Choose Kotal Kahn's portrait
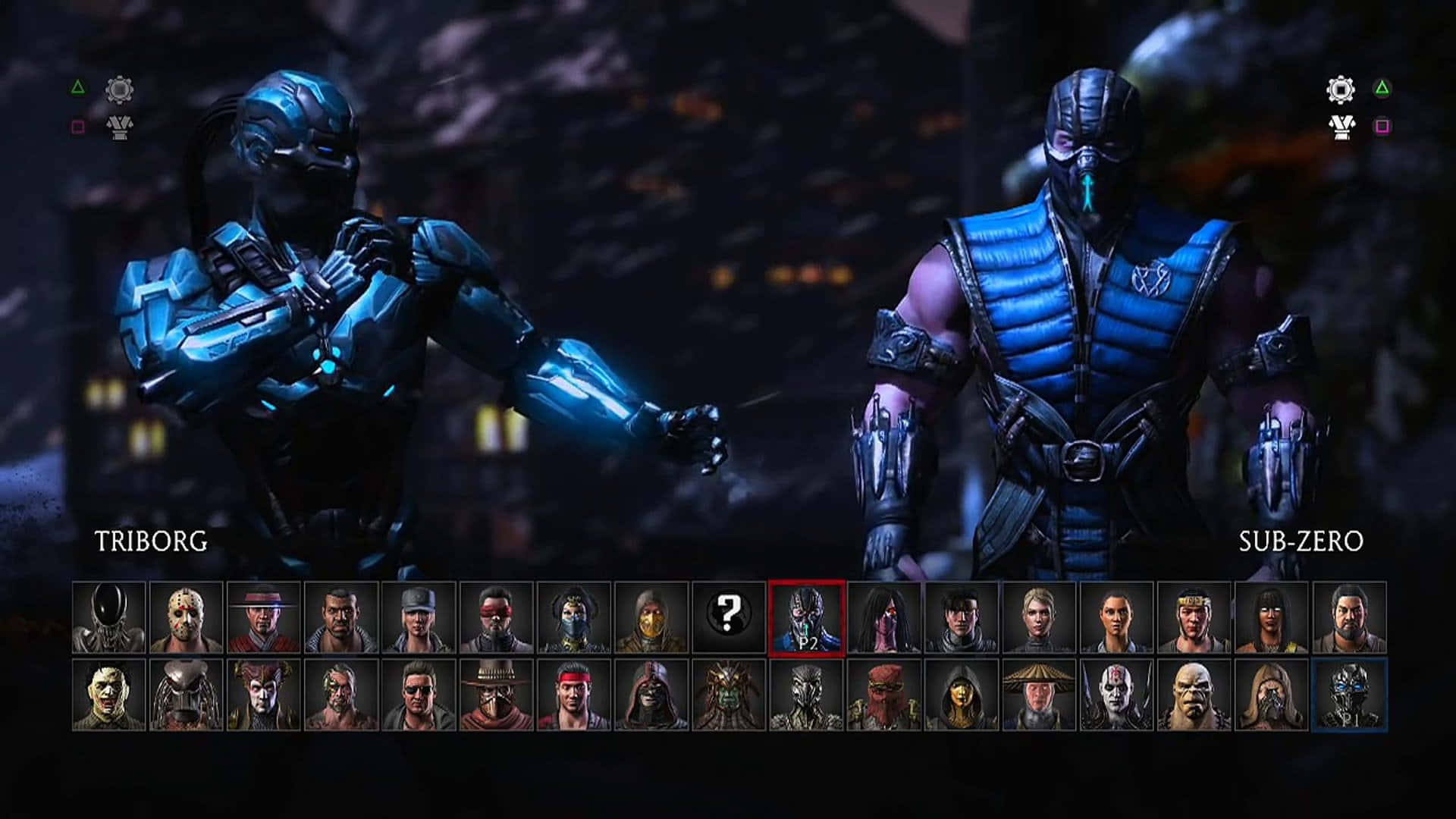The width and height of the screenshot is (1456, 819). (729, 695)
